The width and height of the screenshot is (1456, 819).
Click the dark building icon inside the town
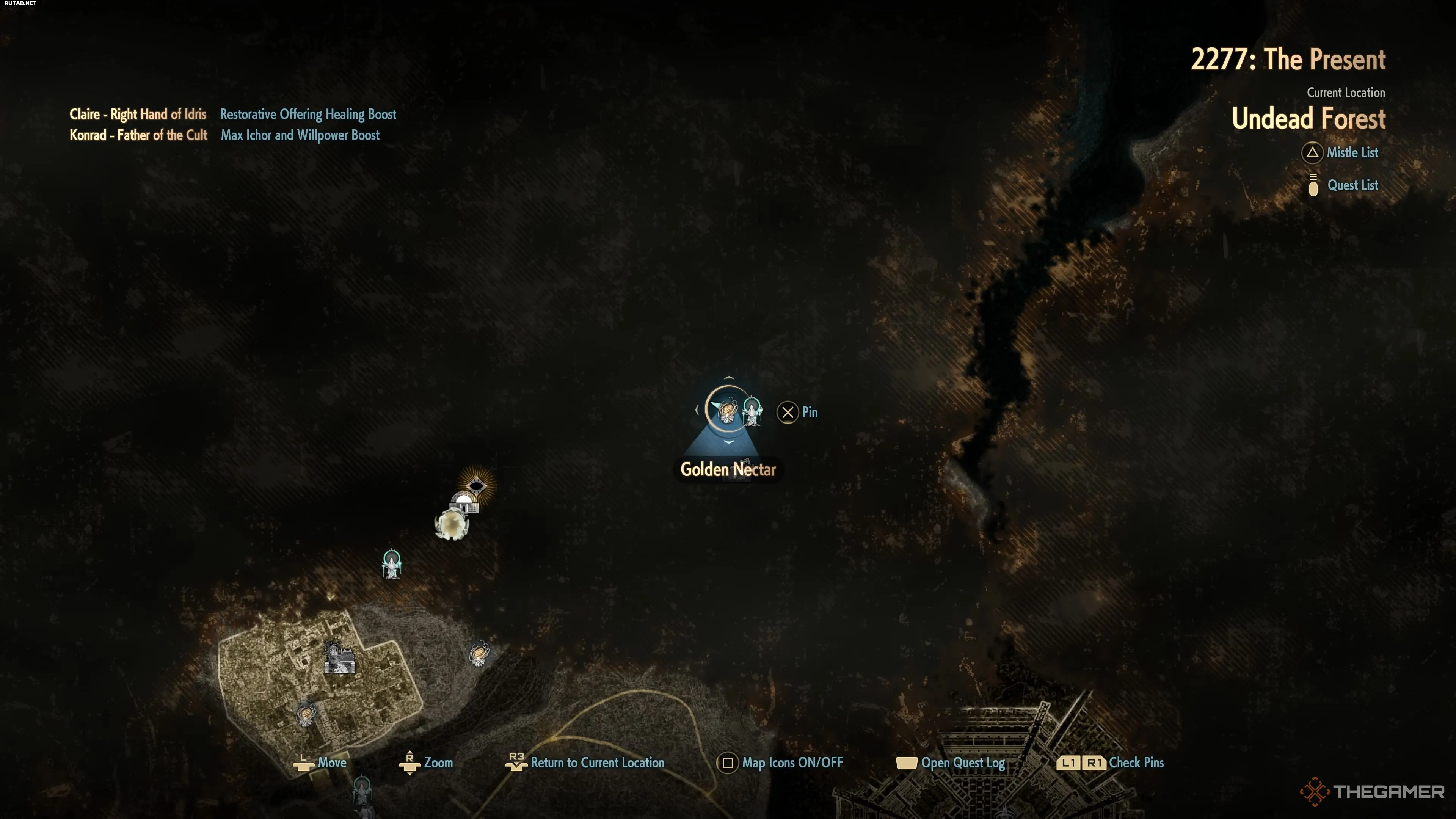tap(340, 659)
